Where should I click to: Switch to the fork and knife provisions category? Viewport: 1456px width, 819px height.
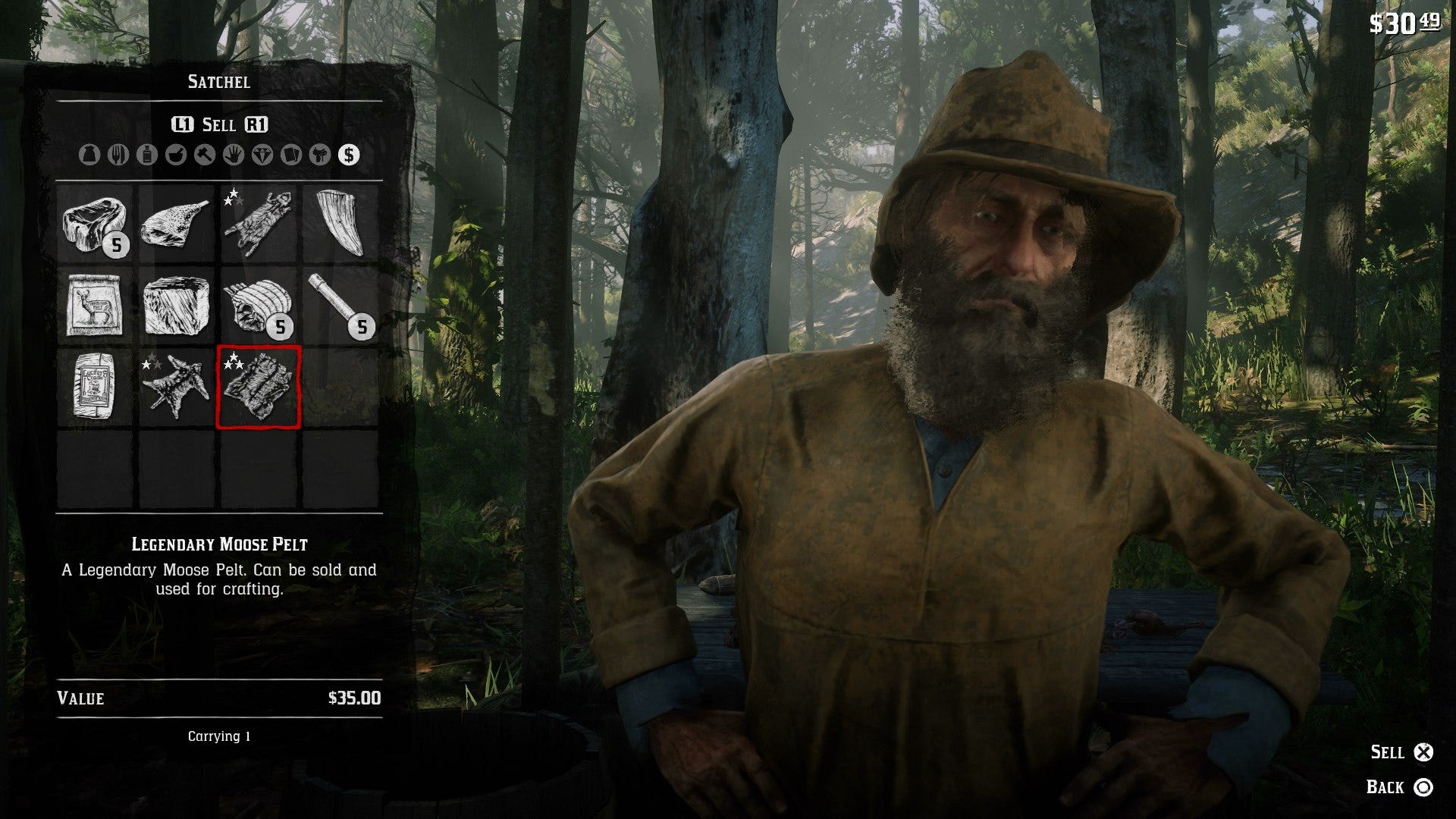118,155
